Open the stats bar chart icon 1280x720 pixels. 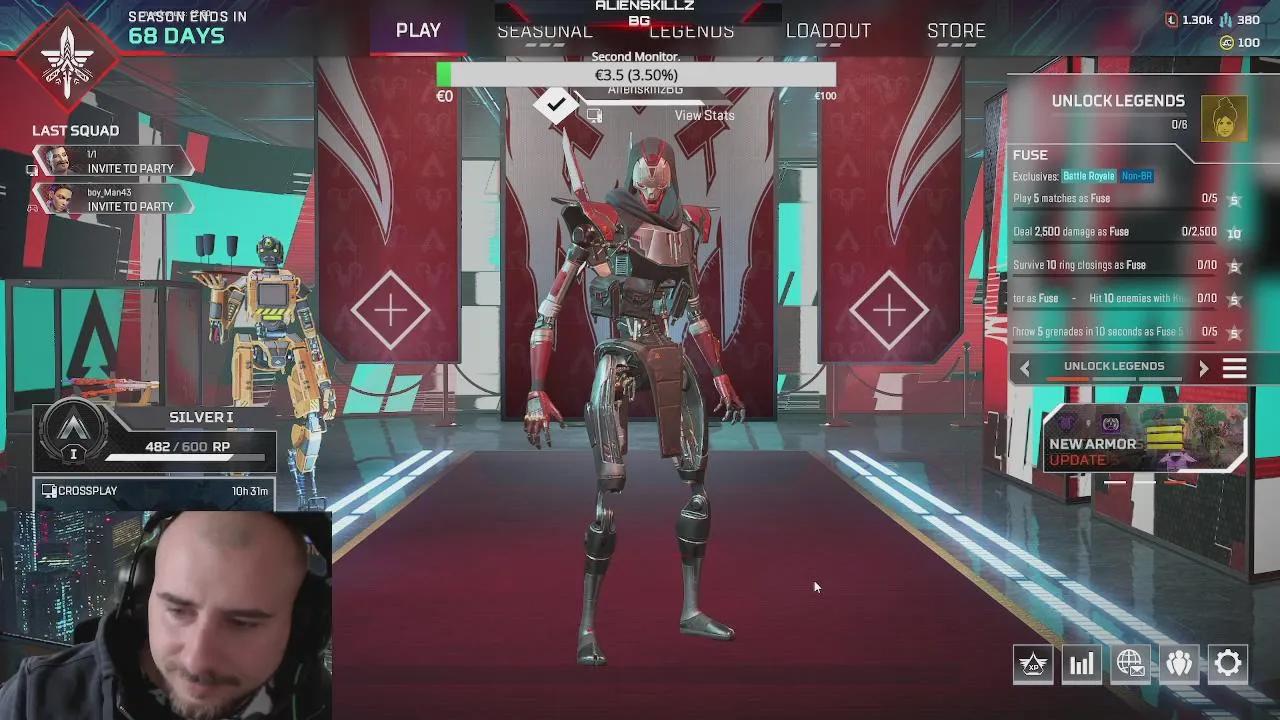coord(1081,663)
